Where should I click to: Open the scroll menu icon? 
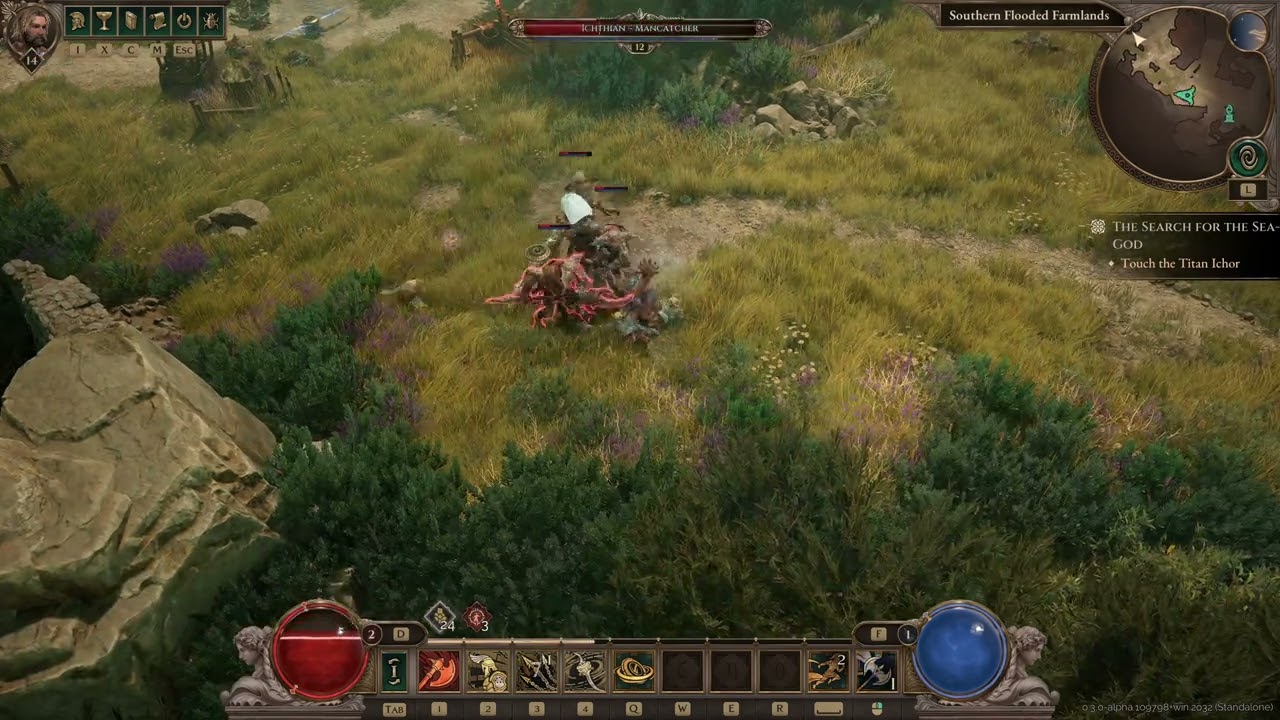coord(157,21)
